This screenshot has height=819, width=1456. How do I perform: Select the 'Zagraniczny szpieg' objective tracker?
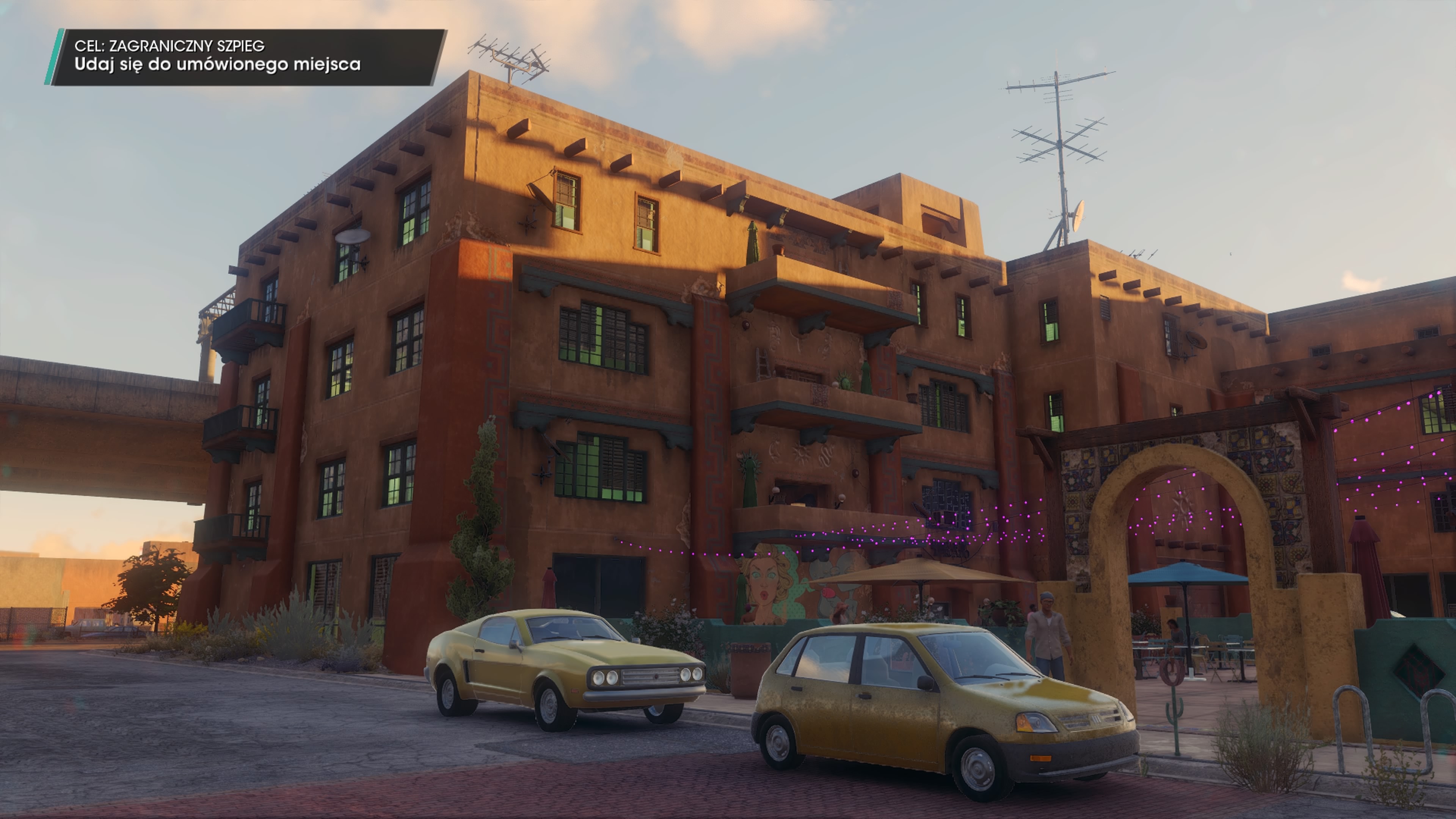coord(246,57)
